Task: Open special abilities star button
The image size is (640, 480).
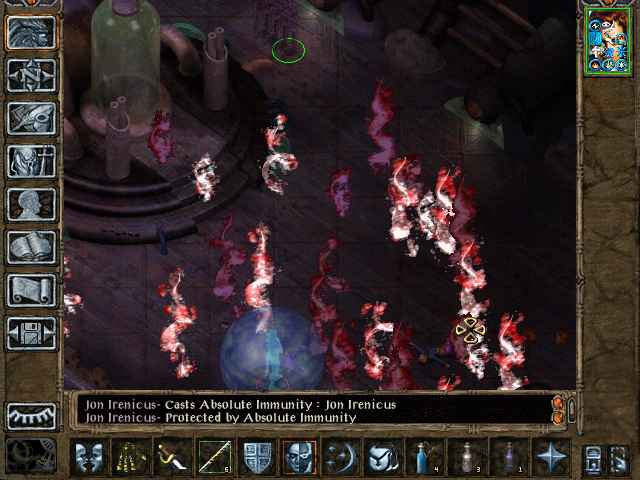Action: [551, 457]
